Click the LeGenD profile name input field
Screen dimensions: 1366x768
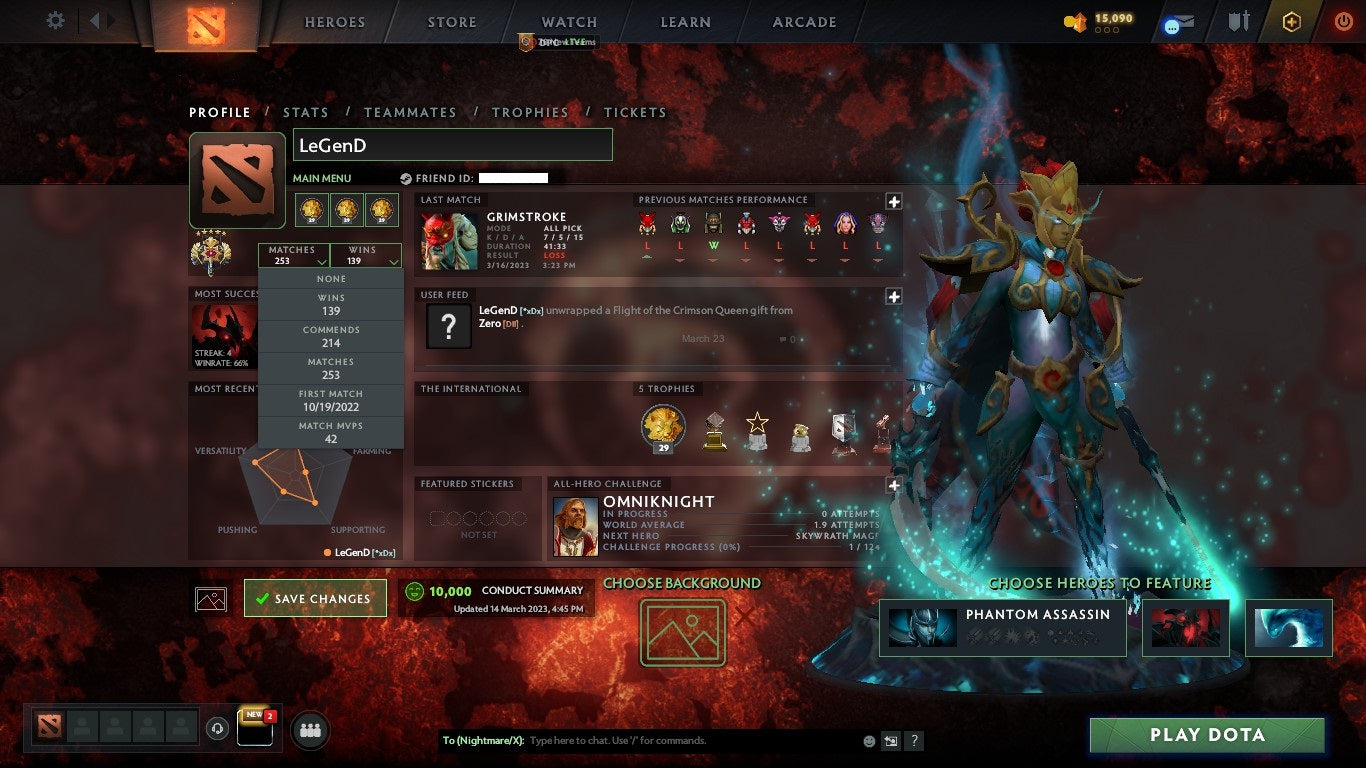click(x=451, y=144)
